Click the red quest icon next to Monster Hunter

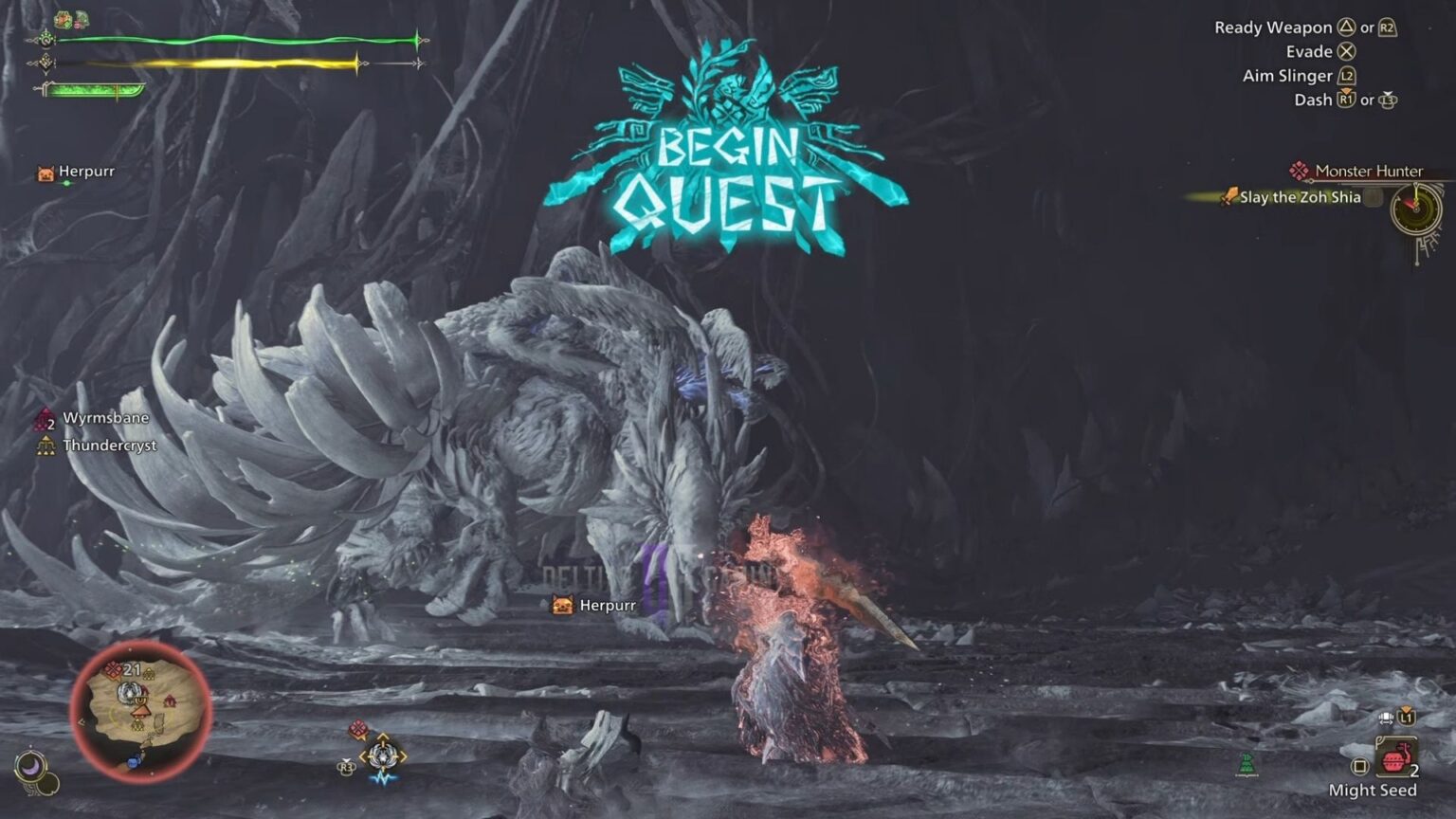pos(1298,171)
